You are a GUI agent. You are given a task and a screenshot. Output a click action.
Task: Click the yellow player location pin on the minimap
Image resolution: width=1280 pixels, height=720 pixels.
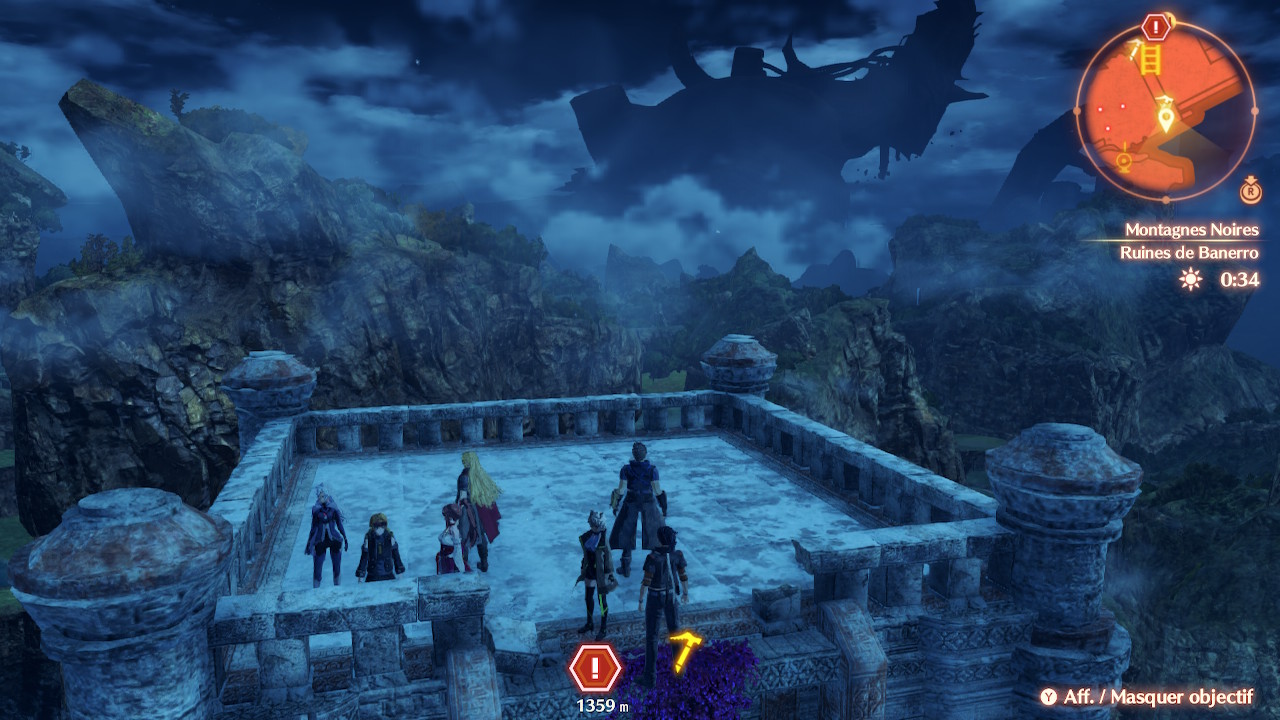click(x=1165, y=118)
